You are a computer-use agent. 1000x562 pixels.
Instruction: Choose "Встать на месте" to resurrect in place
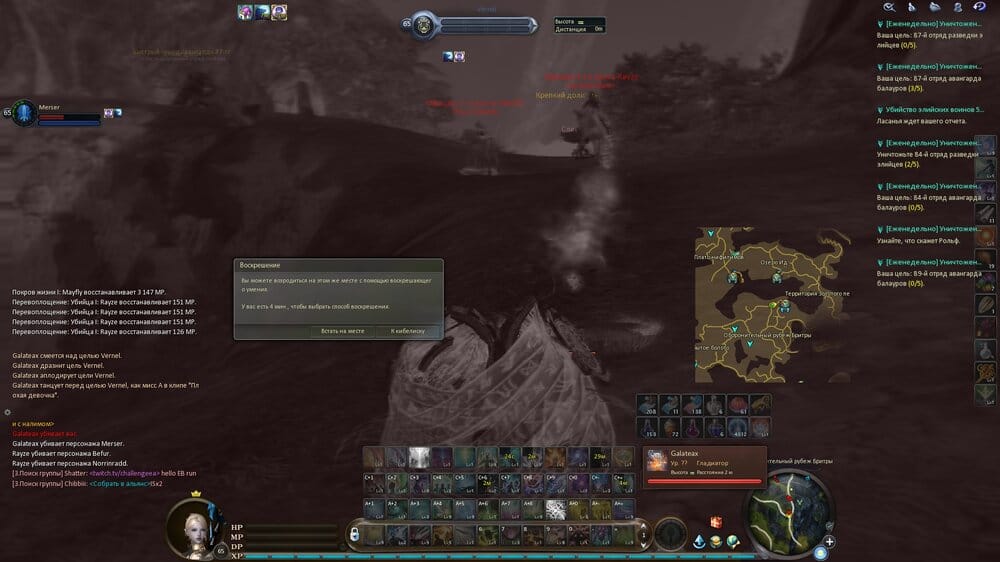click(343, 330)
